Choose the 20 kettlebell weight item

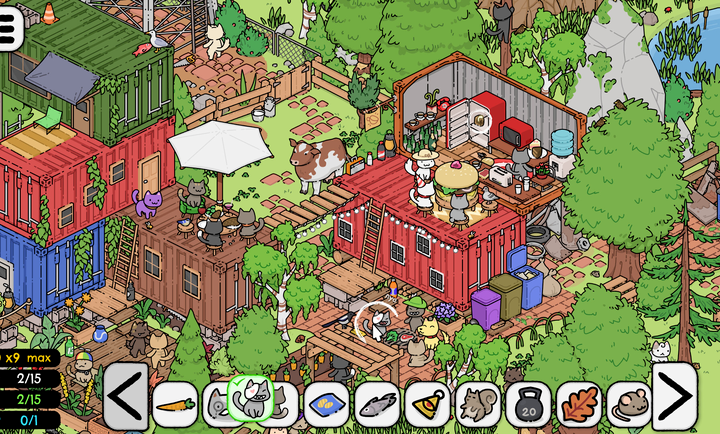point(528,404)
